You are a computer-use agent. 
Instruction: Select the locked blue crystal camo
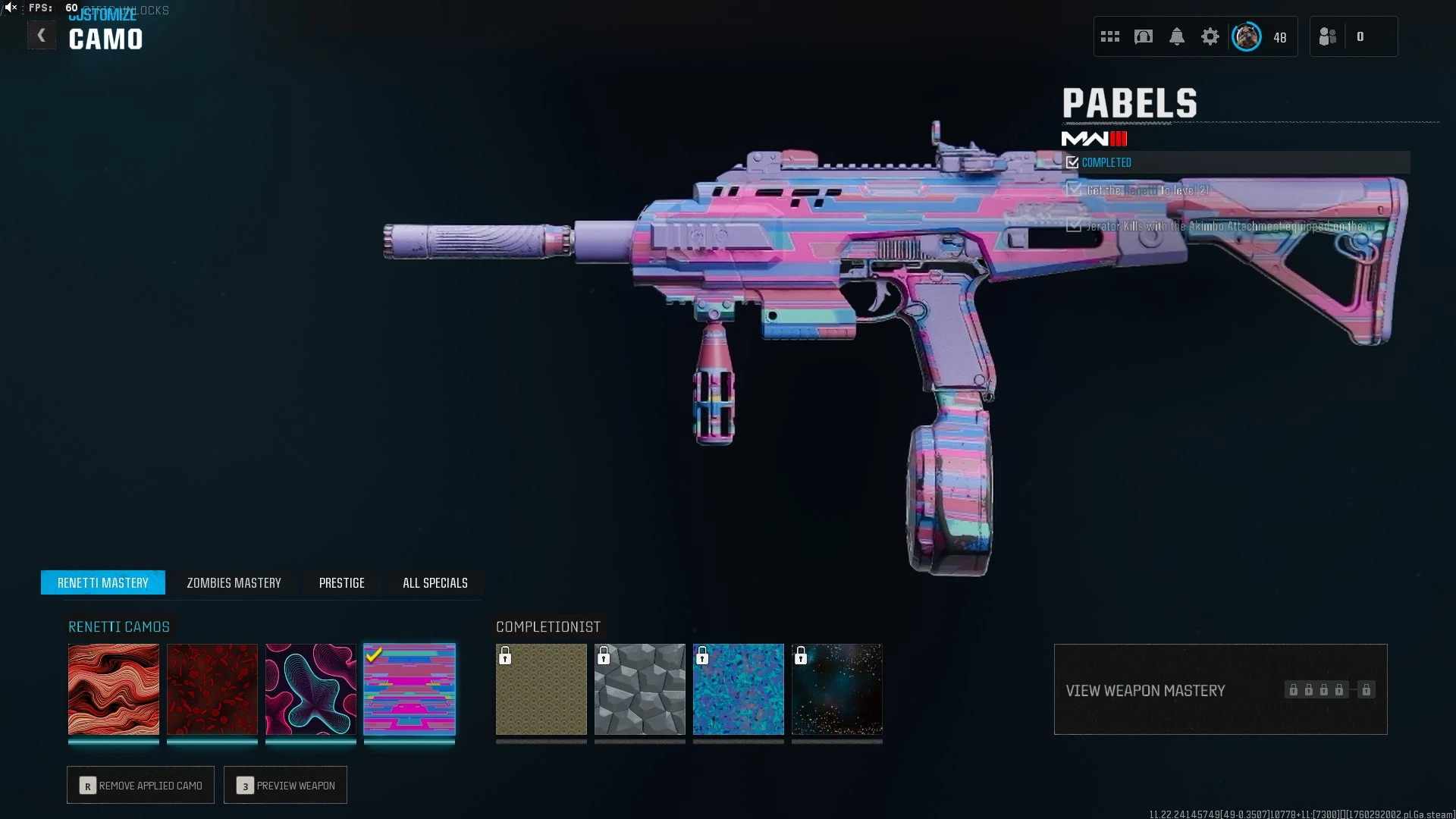tap(739, 689)
